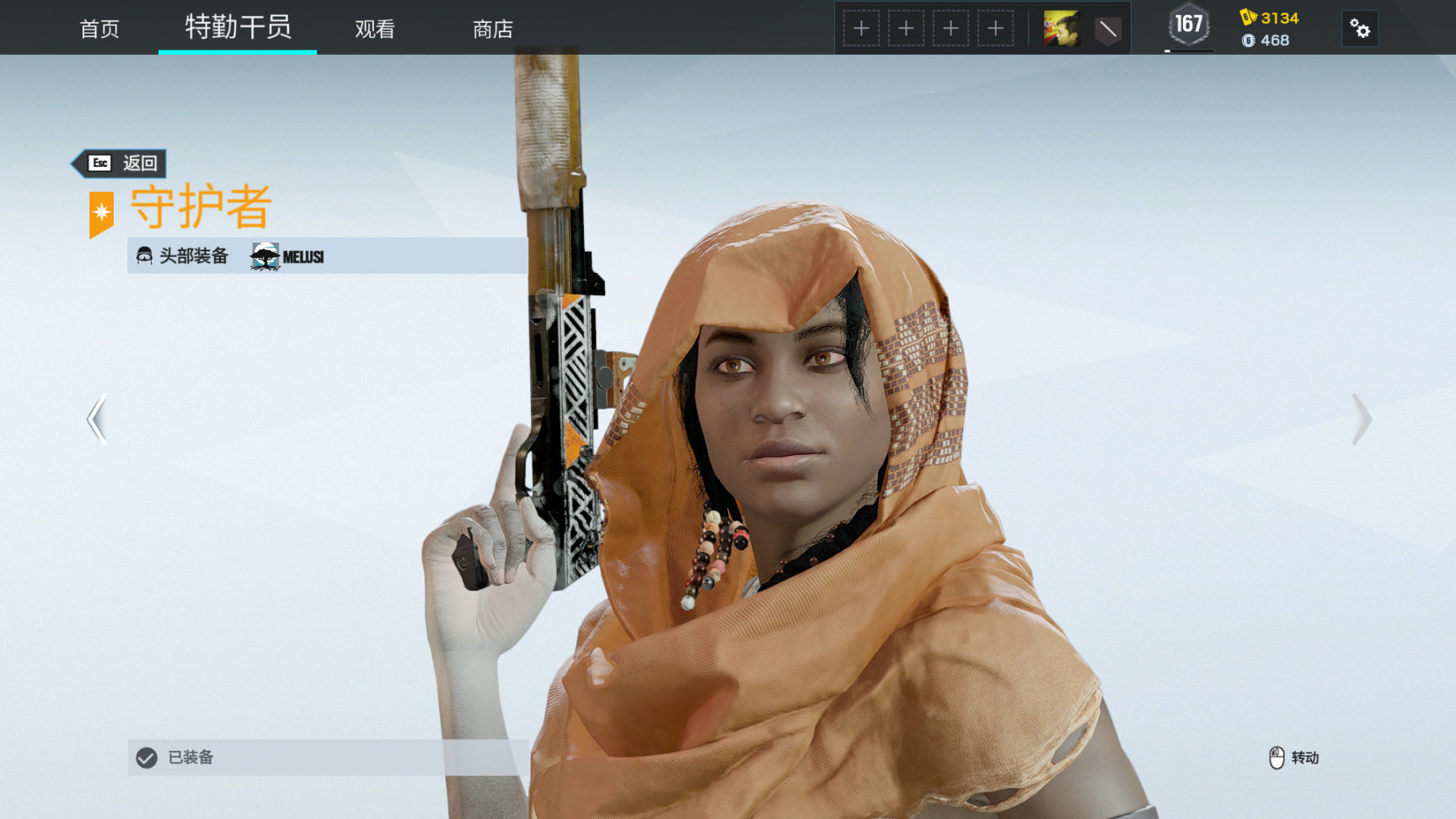Select the 特勤干员 operators tab
Screen dimensions: 1456x819
[x=238, y=27]
